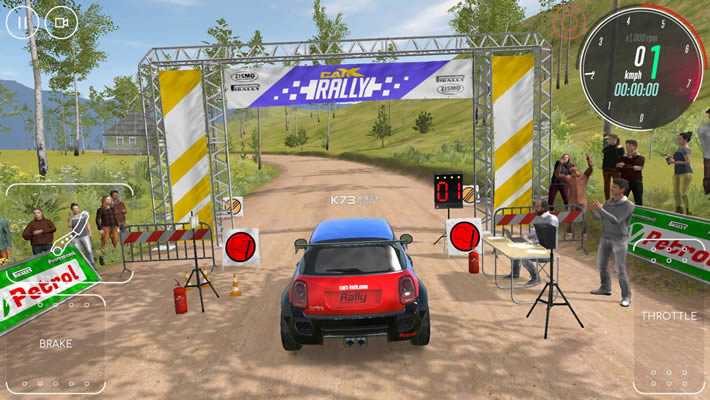Image resolution: width=710 pixels, height=400 pixels.
Task: Switch camera view with the camera icon
Action: [x=62, y=21]
